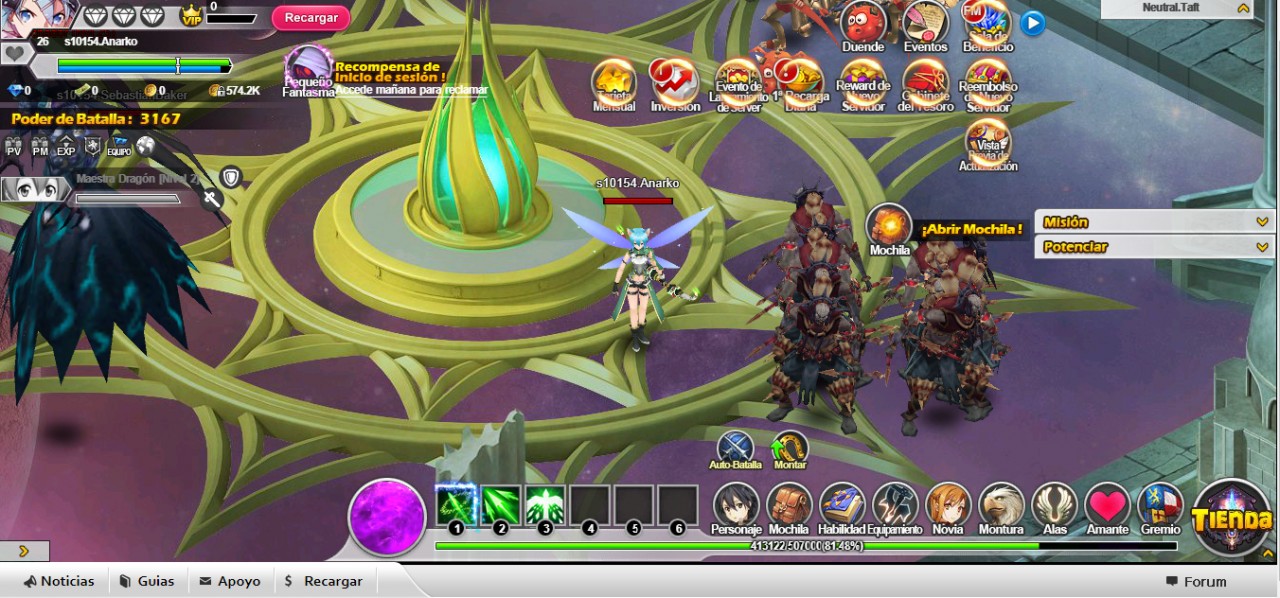Viewport: 1280px width, 598px height.
Task: Activate the winged skill in slot 3
Action: 545,505
